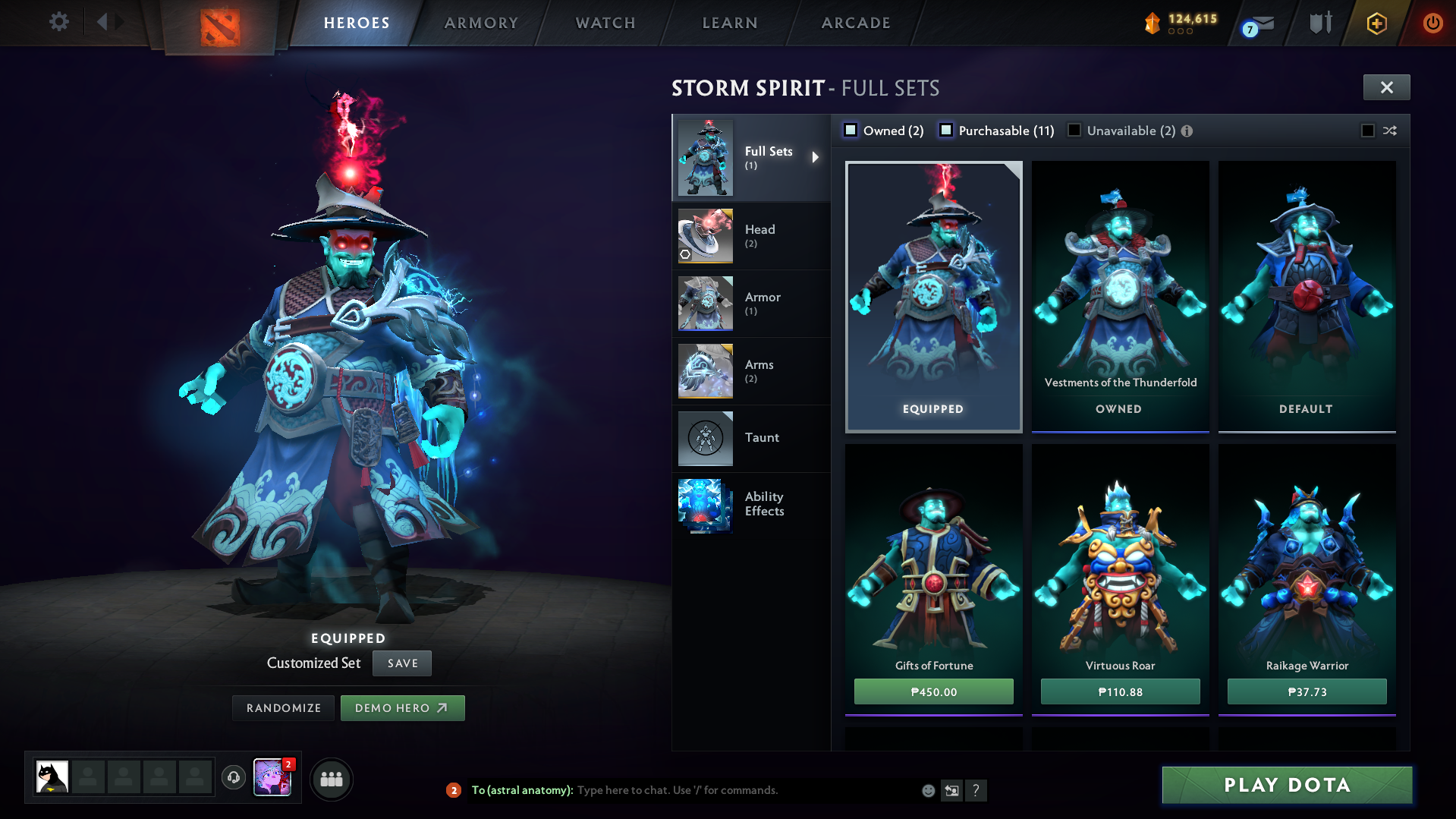Click the voice chat headset icon

[x=233, y=779]
